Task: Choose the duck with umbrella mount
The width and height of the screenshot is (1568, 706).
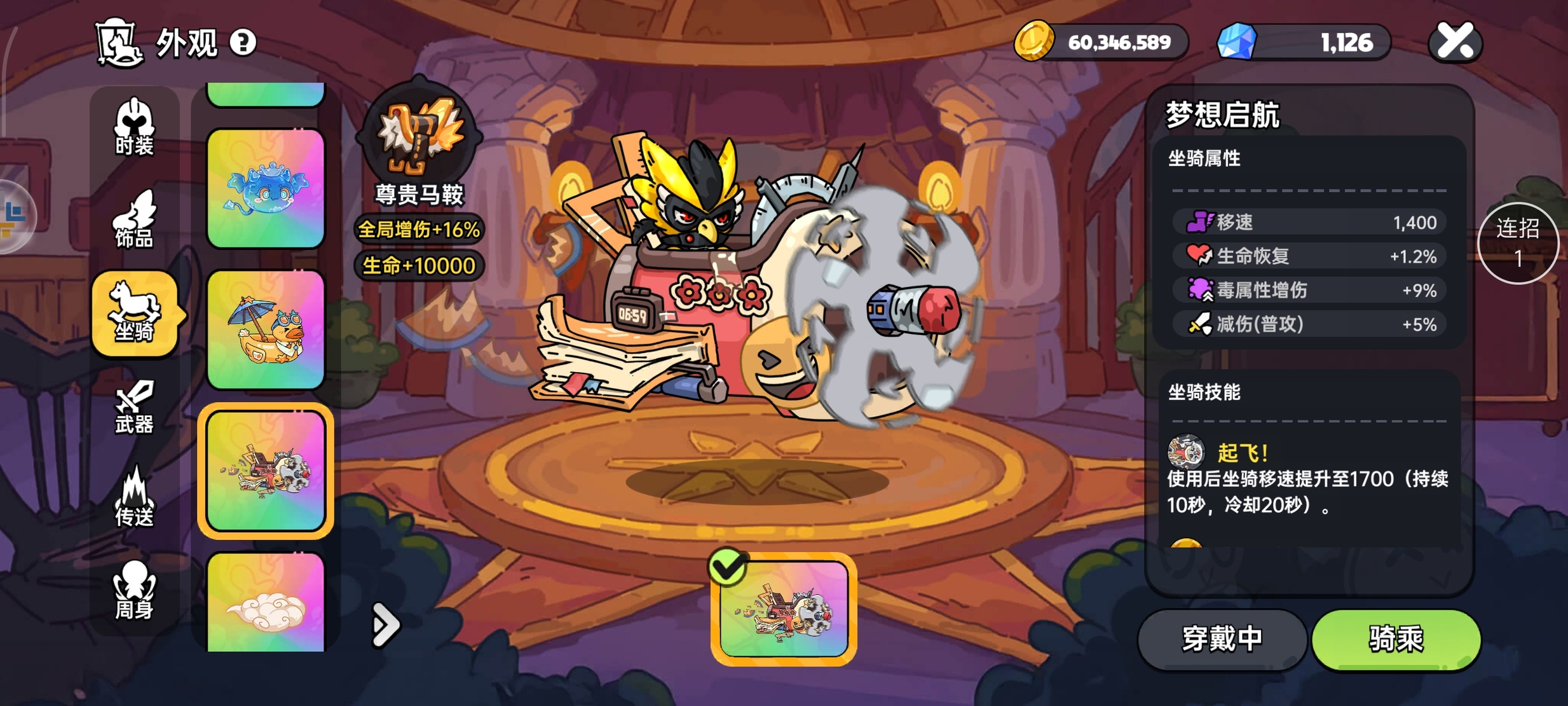Action: (x=266, y=329)
